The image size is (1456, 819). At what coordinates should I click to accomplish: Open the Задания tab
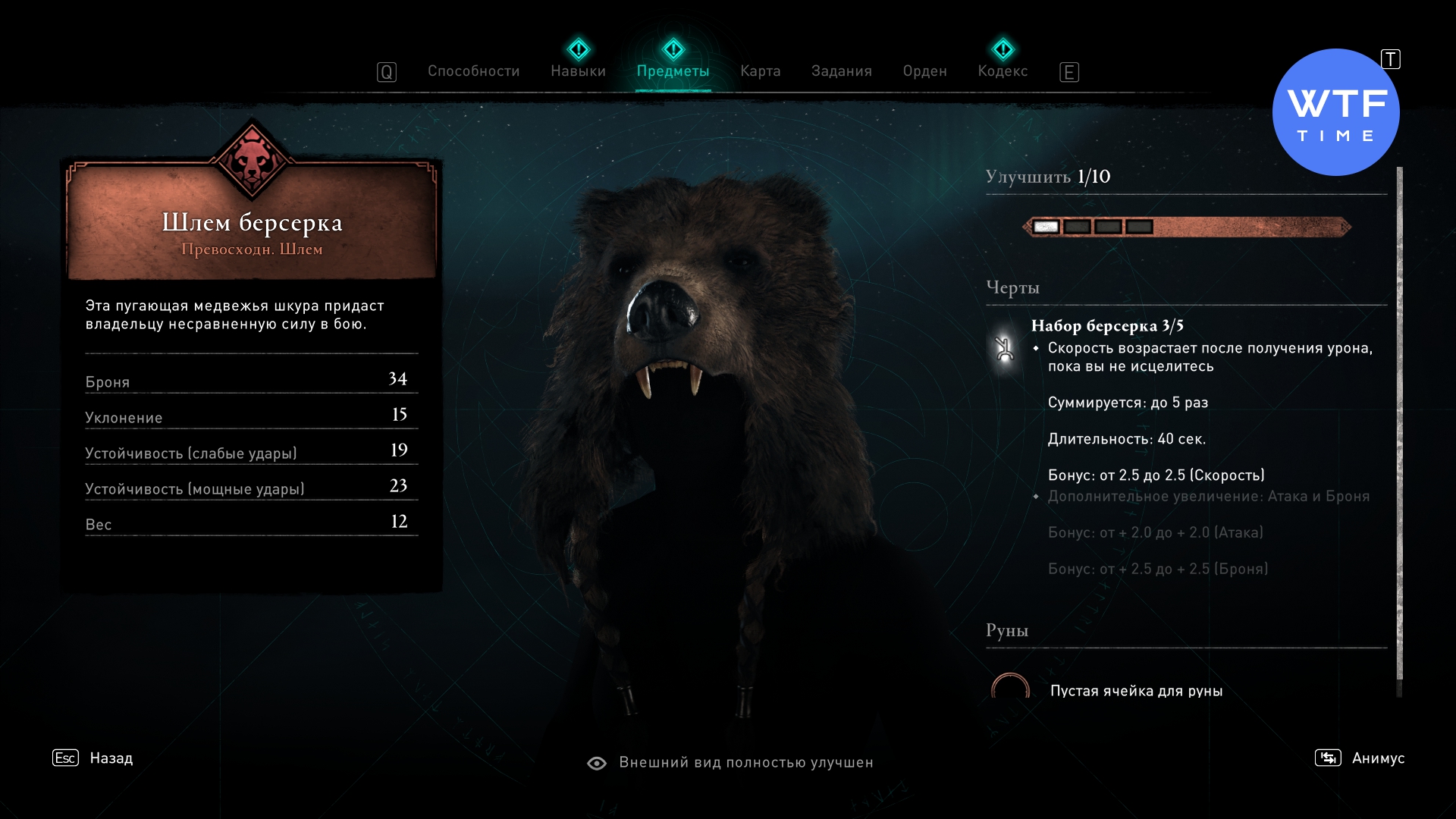click(x=841, y=71)
